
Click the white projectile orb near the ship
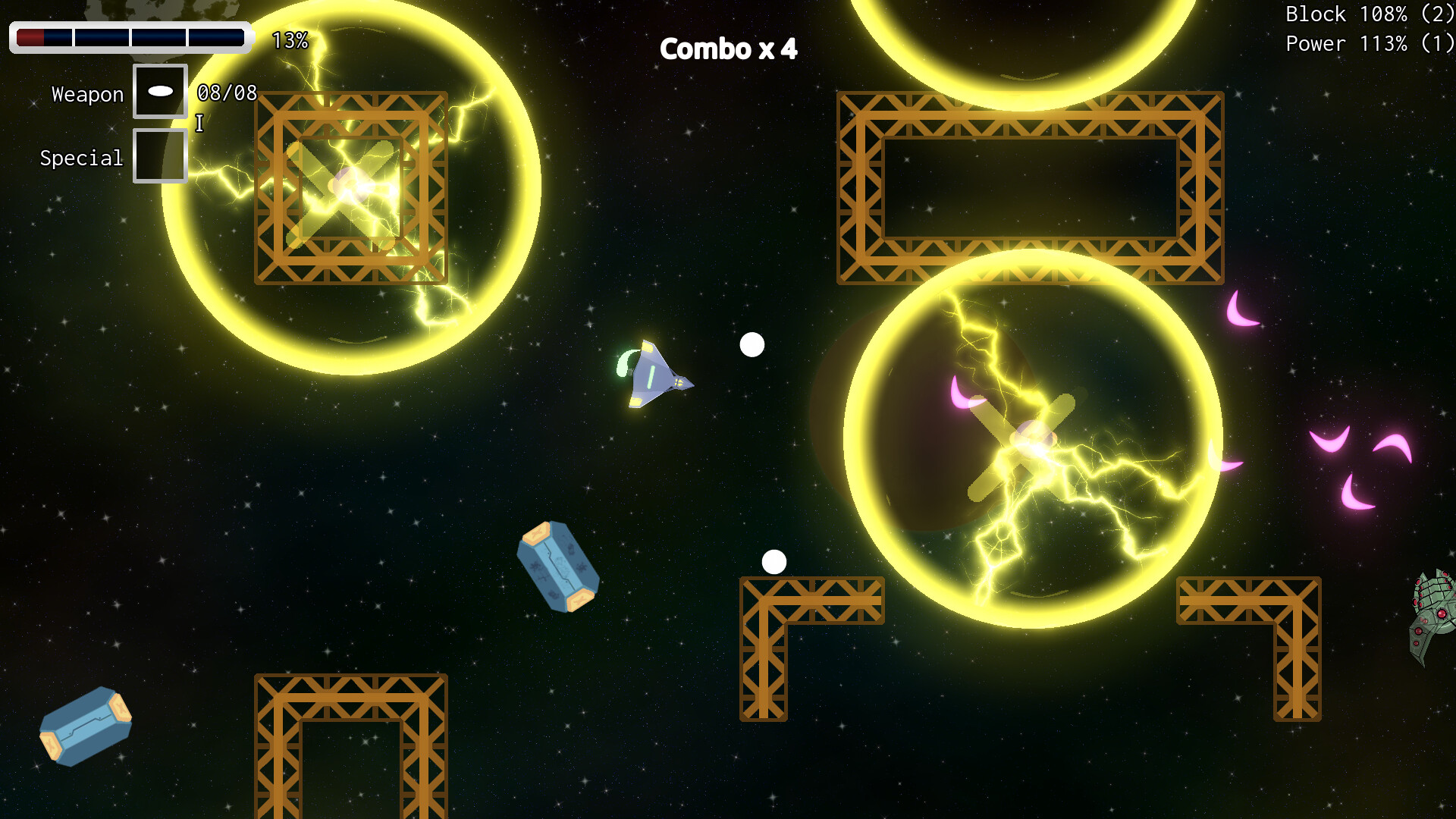click(x=752, y=345)
